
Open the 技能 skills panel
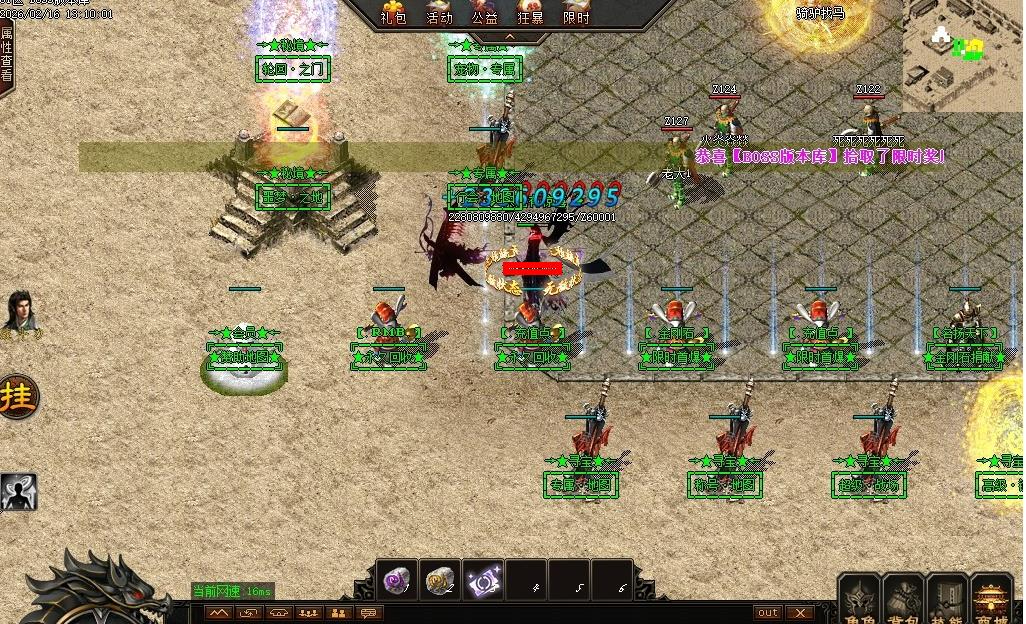point(948,598)
